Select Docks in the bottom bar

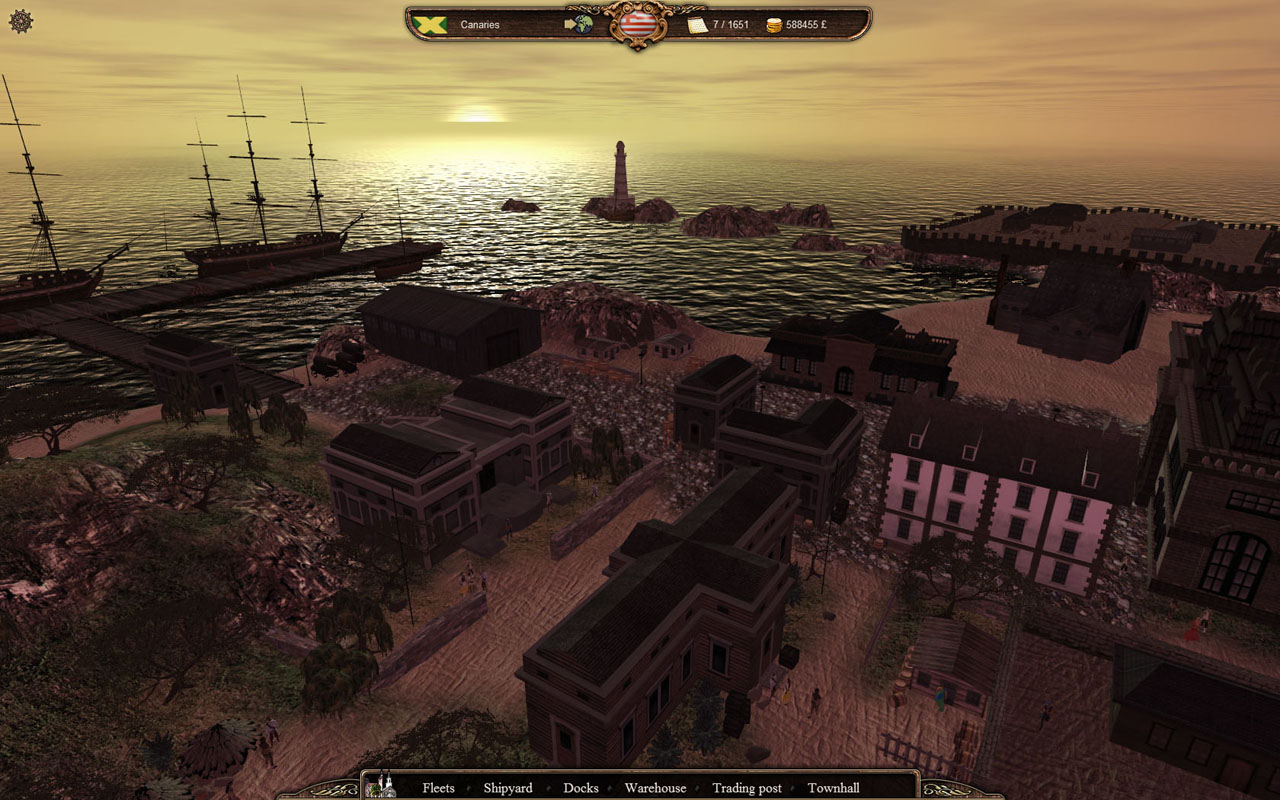pyautogui.click(x=581, y=788)
